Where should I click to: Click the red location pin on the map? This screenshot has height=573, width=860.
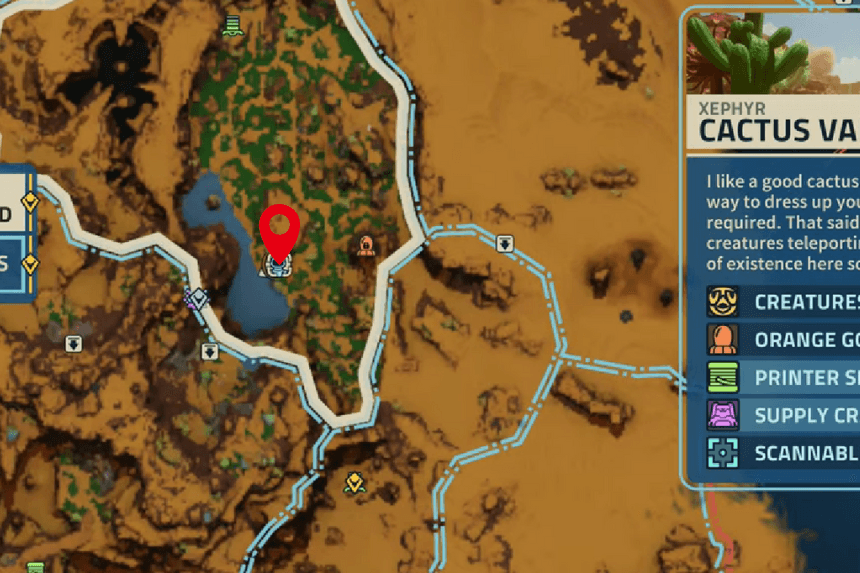[279, 231]
